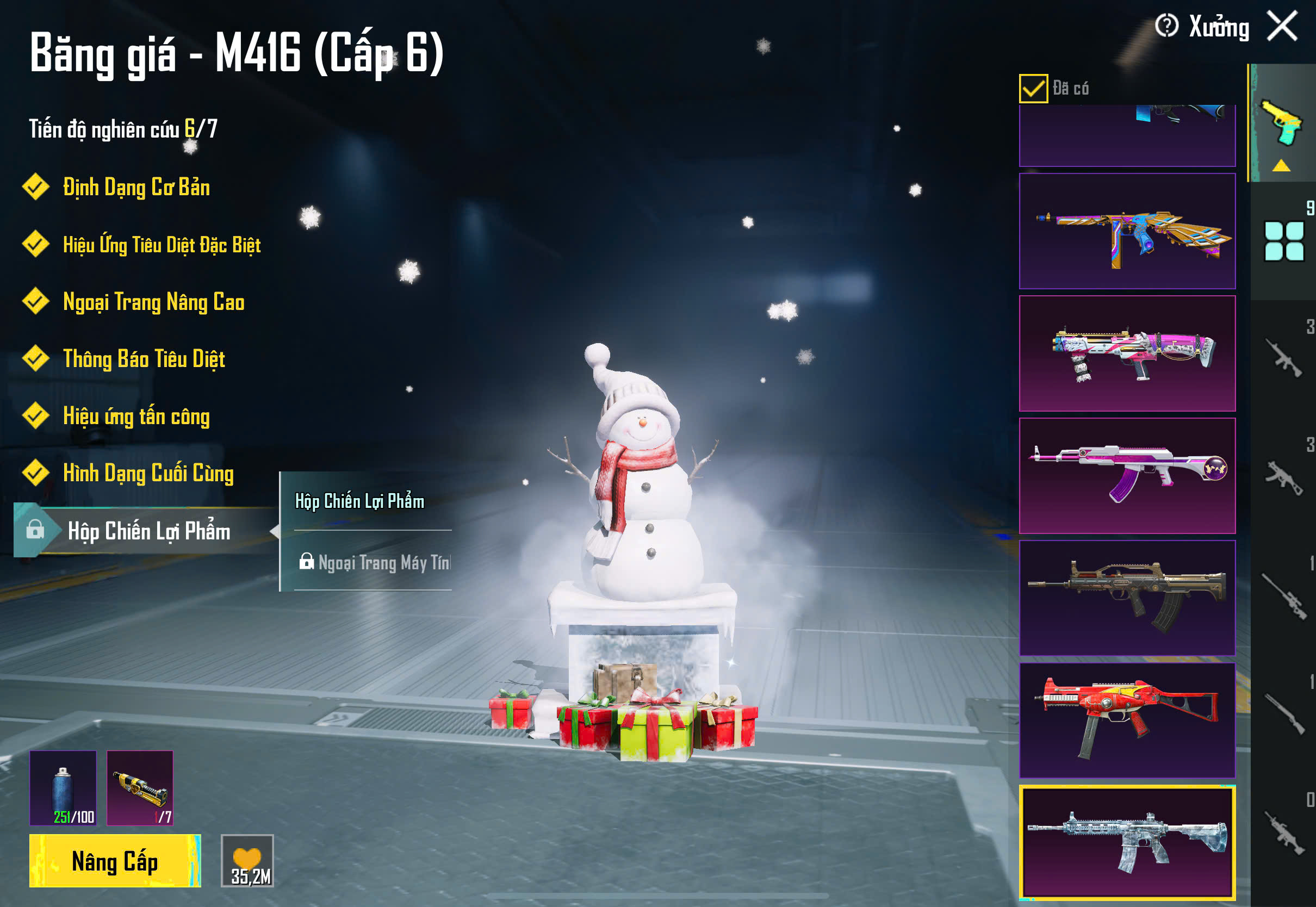Toggle the "Đã có" owned filter checkbox
The height and width of the screenshot is (907, 1316).
pyautogui.click(x=1033, y=89)
